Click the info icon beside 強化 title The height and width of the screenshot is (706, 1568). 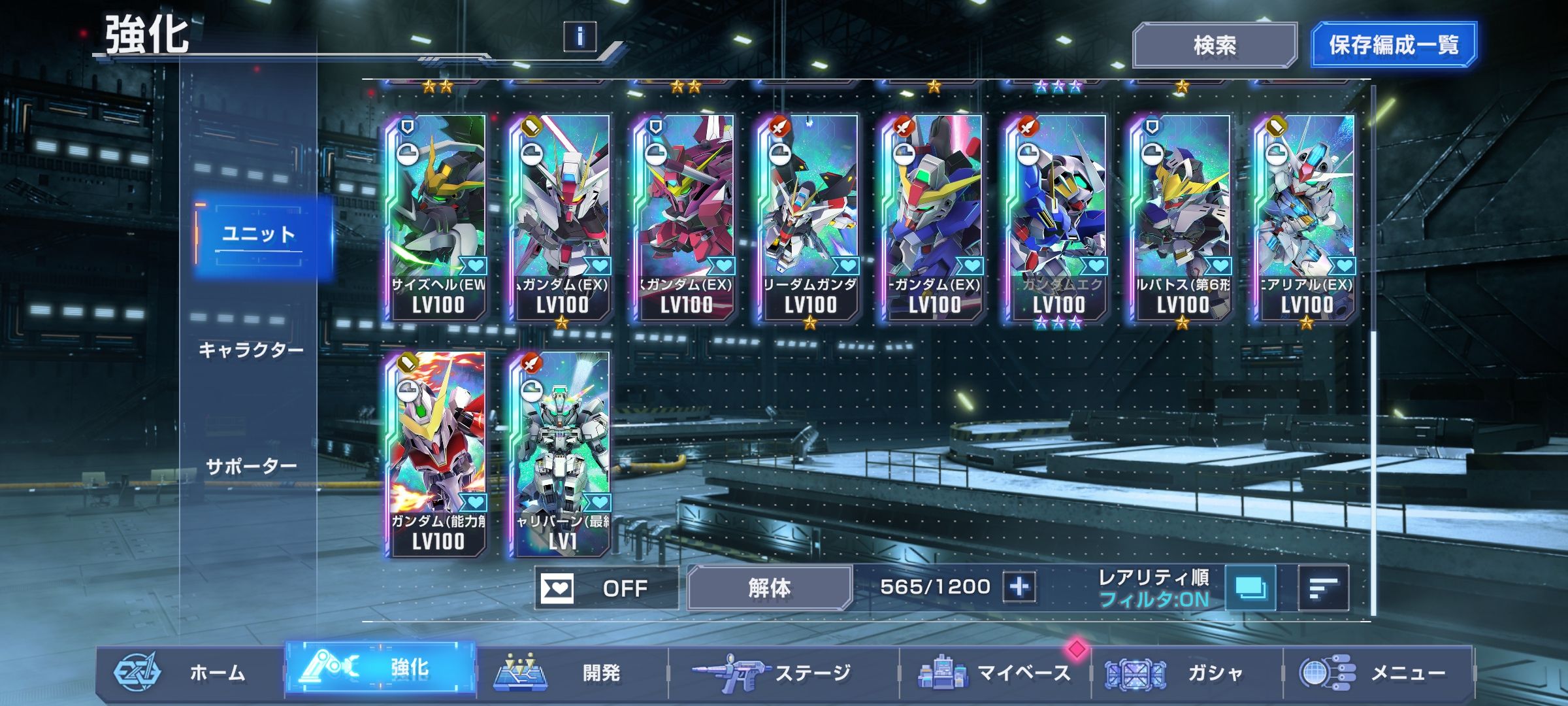click(x=580, y=36)
